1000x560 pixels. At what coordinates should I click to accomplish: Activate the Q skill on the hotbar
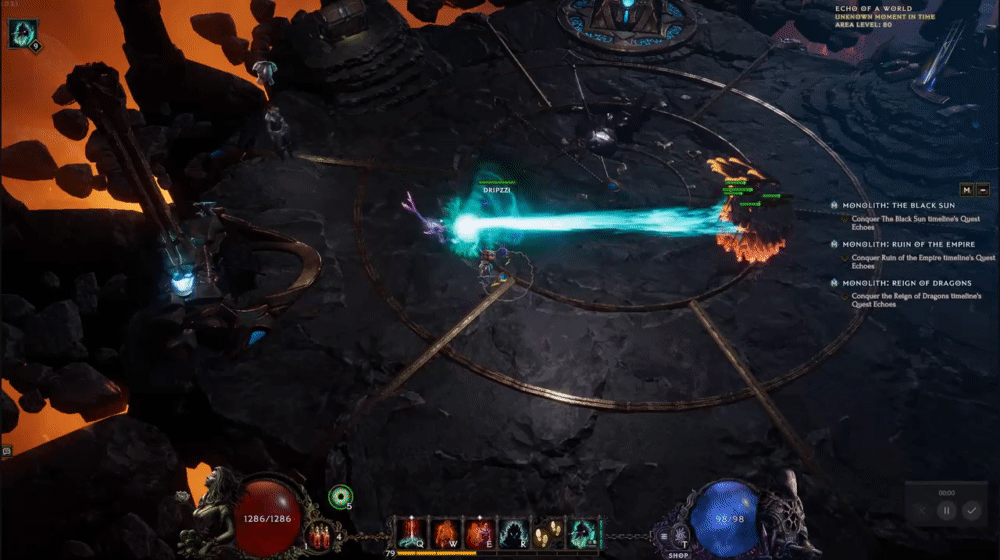click(x=412, y=532)
